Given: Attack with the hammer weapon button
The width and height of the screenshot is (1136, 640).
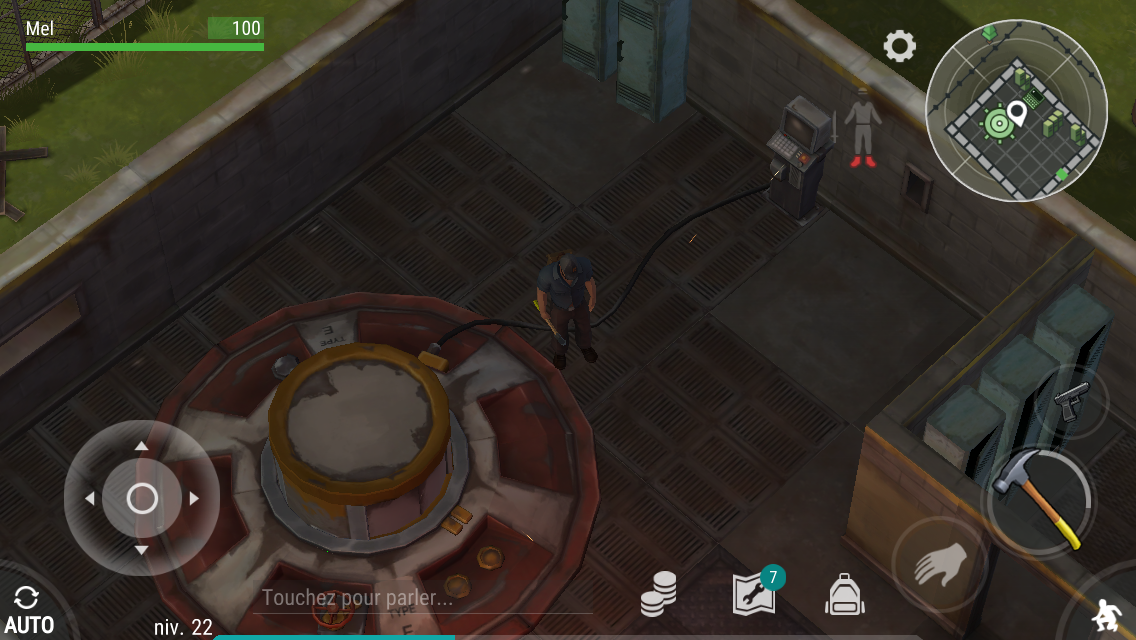Looking at the screenshot, I should 1037,499.
